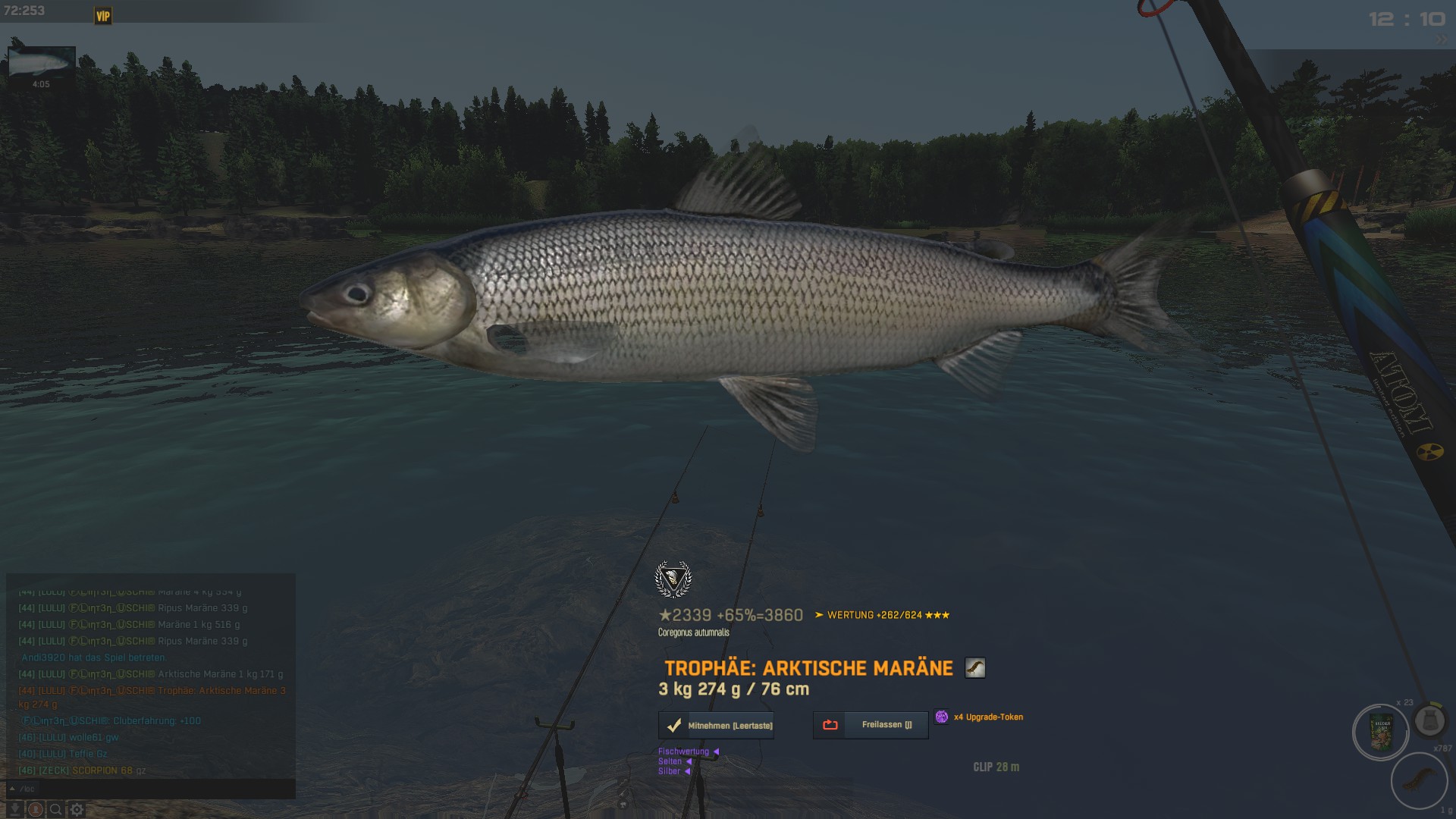Open chat settings gear icon
Image resolution: width=1456 pixels, height=819 pixels.
pos(77,810)
